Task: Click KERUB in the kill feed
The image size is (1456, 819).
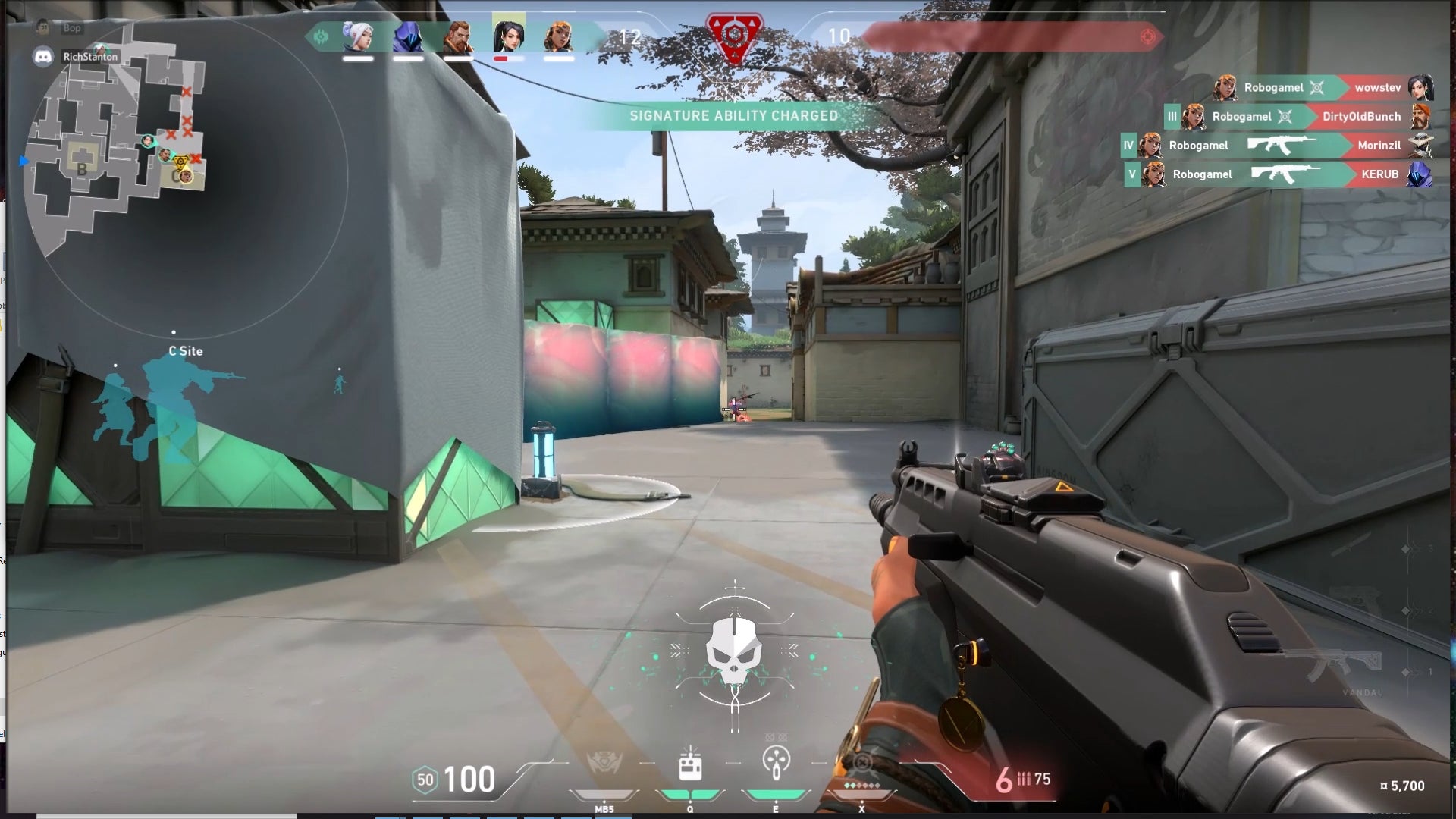Action: click(1382, 174)
